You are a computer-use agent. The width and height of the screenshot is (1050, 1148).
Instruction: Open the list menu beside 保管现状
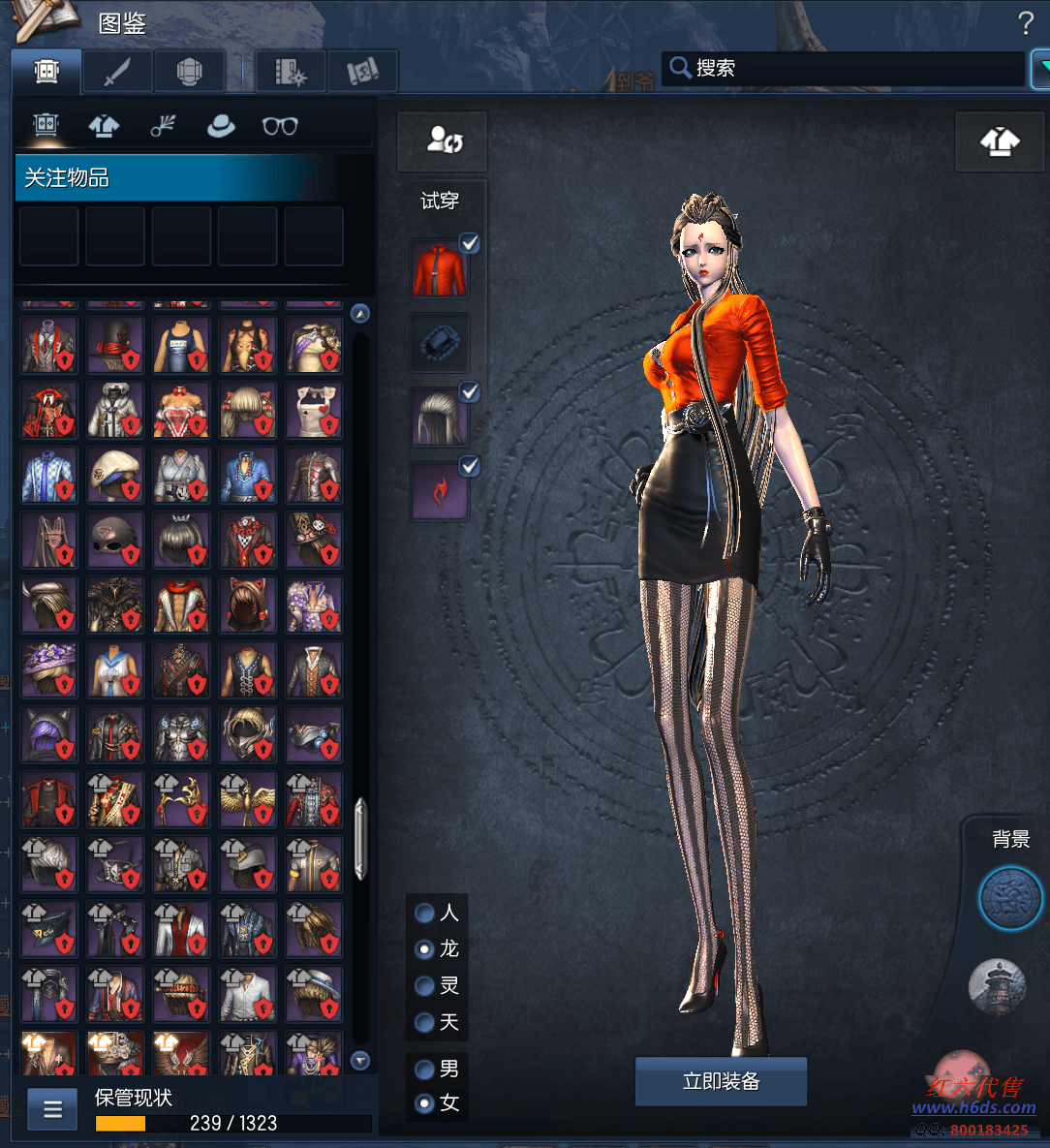[52, 1109]
